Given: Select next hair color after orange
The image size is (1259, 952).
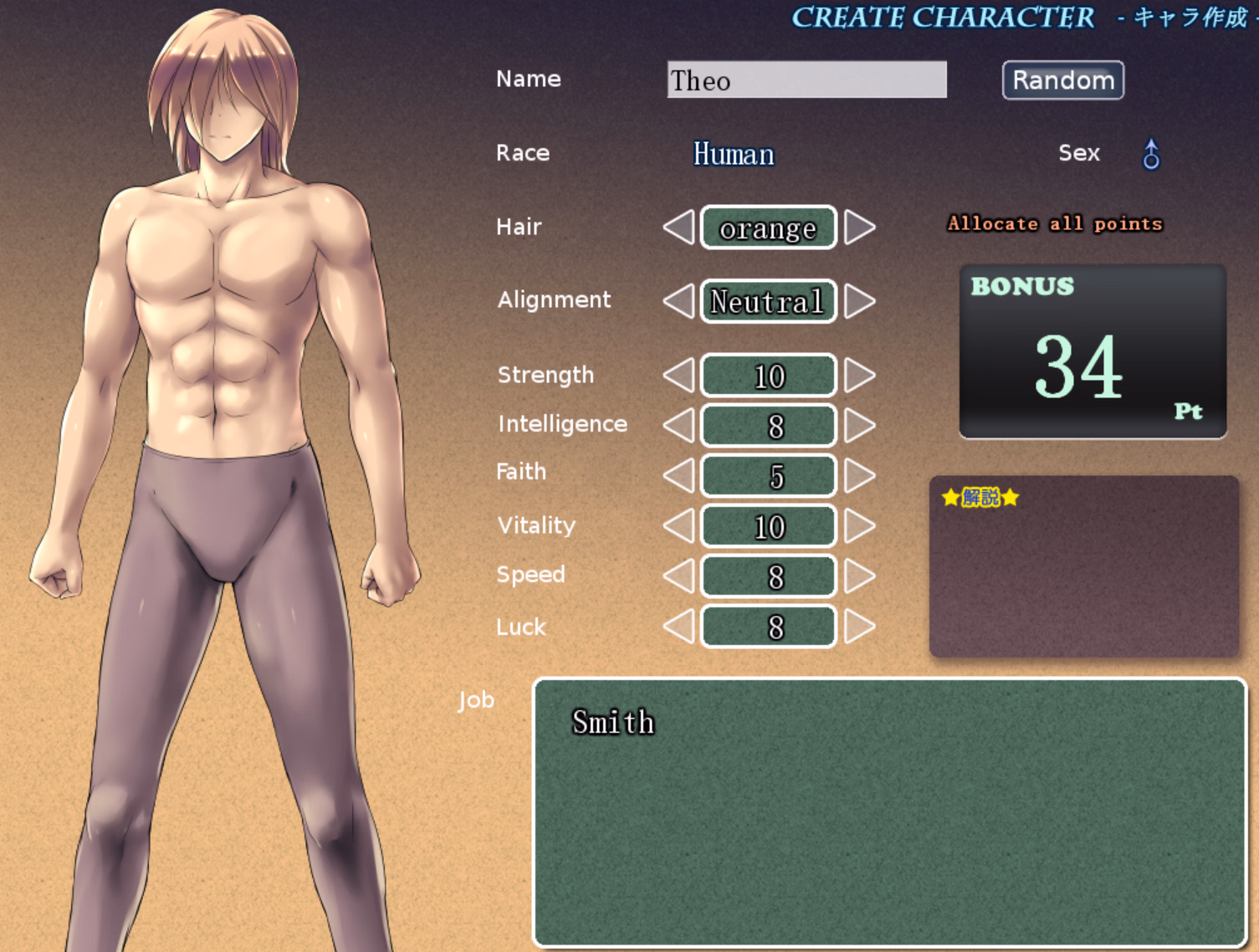Looking at the screenshot, I should pyautogui.click(x=860, y=228).
